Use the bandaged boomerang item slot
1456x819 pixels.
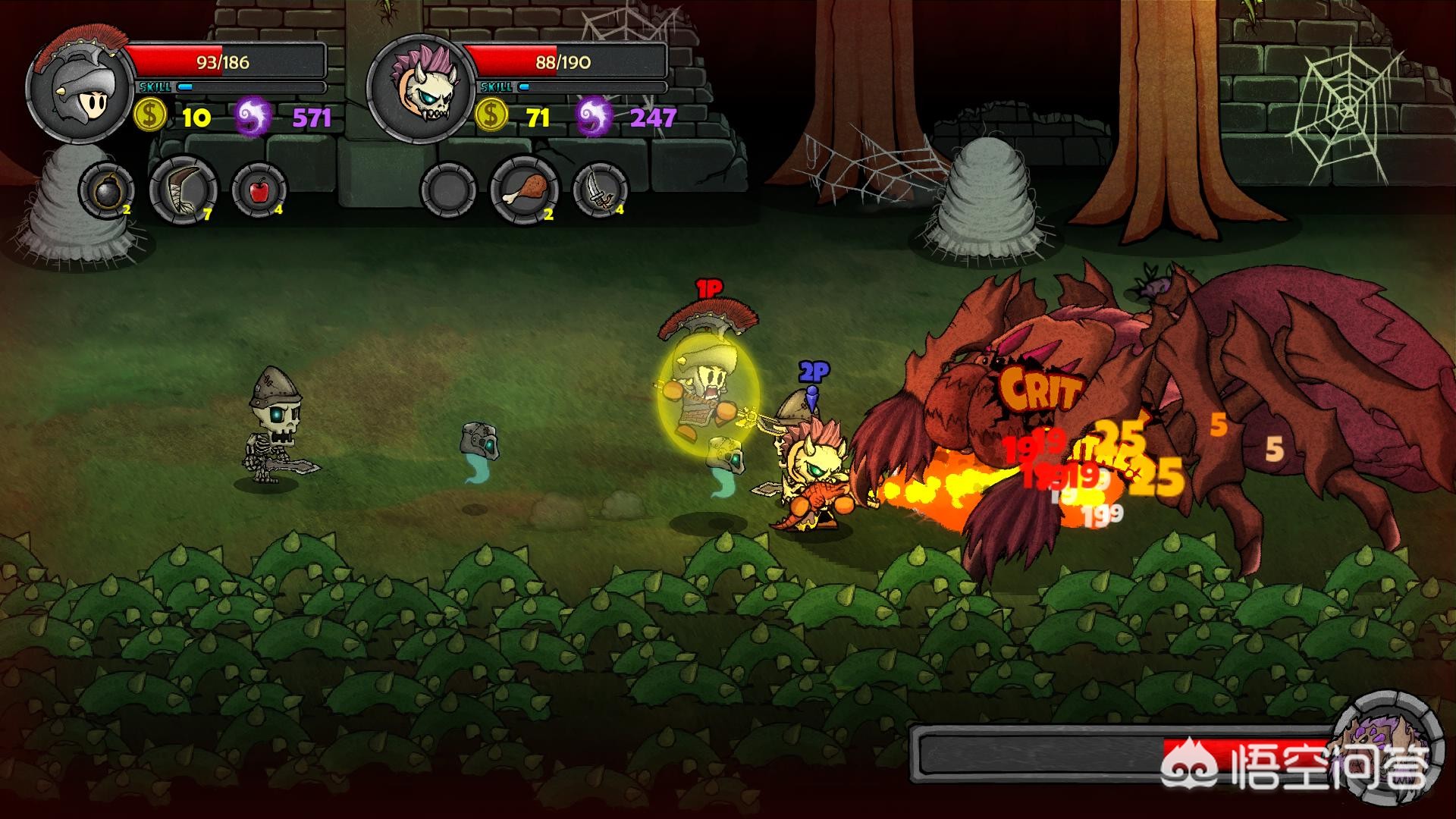click(184, 190)
